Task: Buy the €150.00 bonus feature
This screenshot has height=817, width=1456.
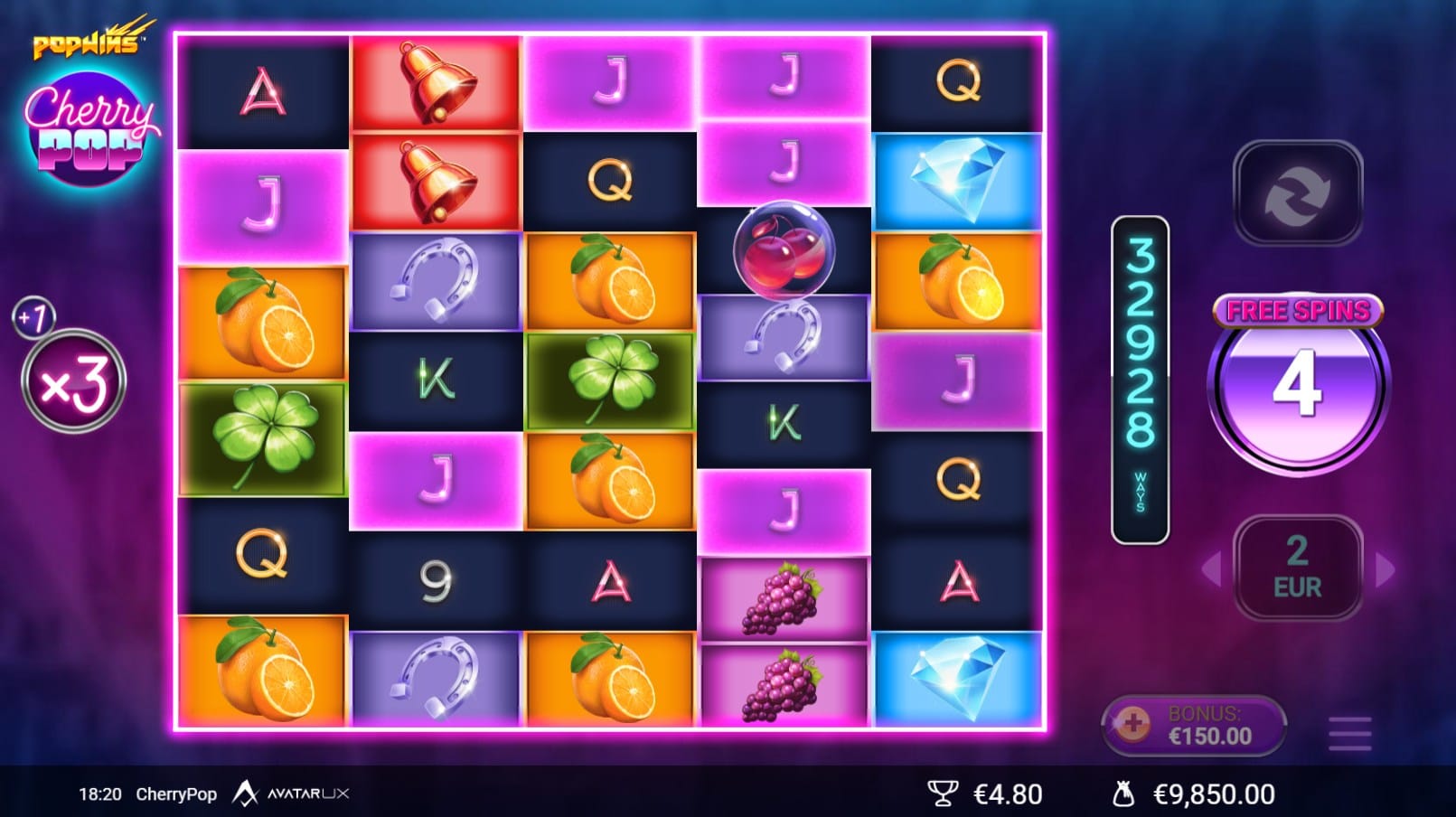Action: [x=1193, y=725]
